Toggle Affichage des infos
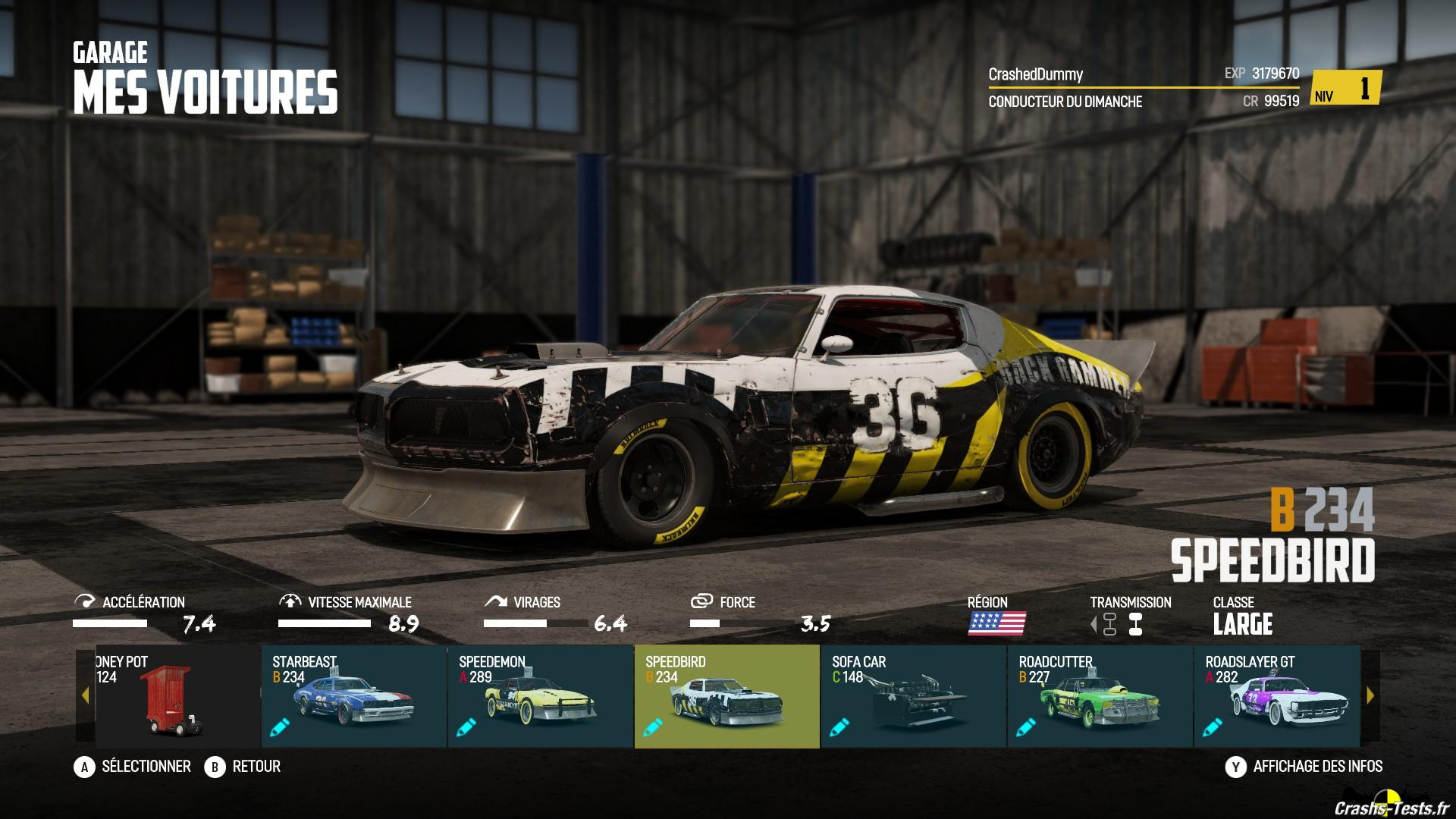 [1304, 767]
